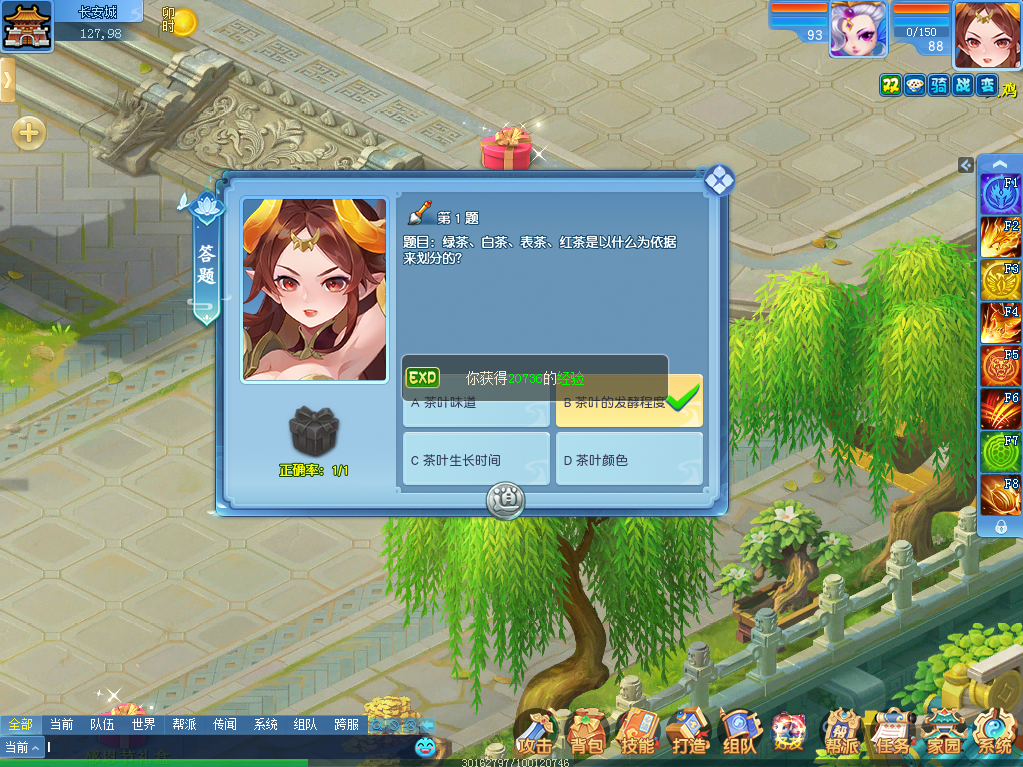This screenshot has height=767, width=1023.
Task: Click the chat text input field
Action: [230, 747]
